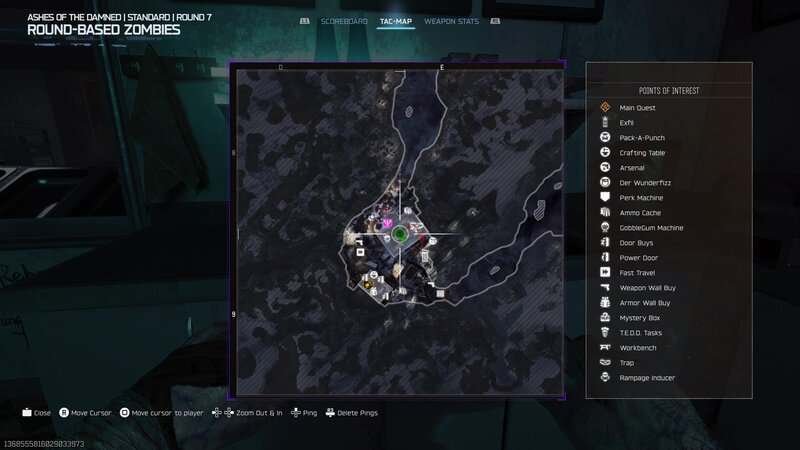800x450 pixels.
Task: Select Weapon Wall Buy legend entry
Action: tap(645, 288)
